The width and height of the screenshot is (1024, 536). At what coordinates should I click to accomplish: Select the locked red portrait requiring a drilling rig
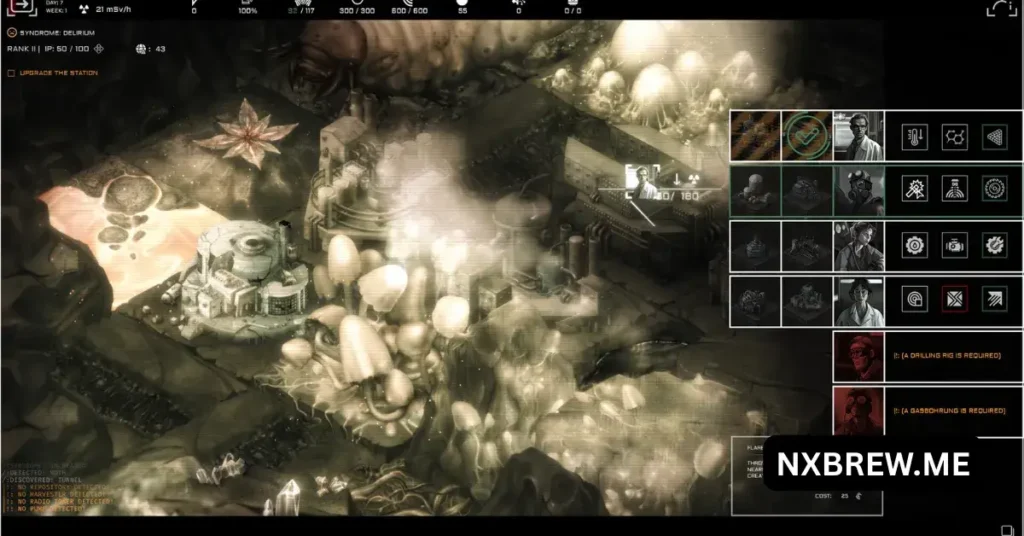pos(857,357)
